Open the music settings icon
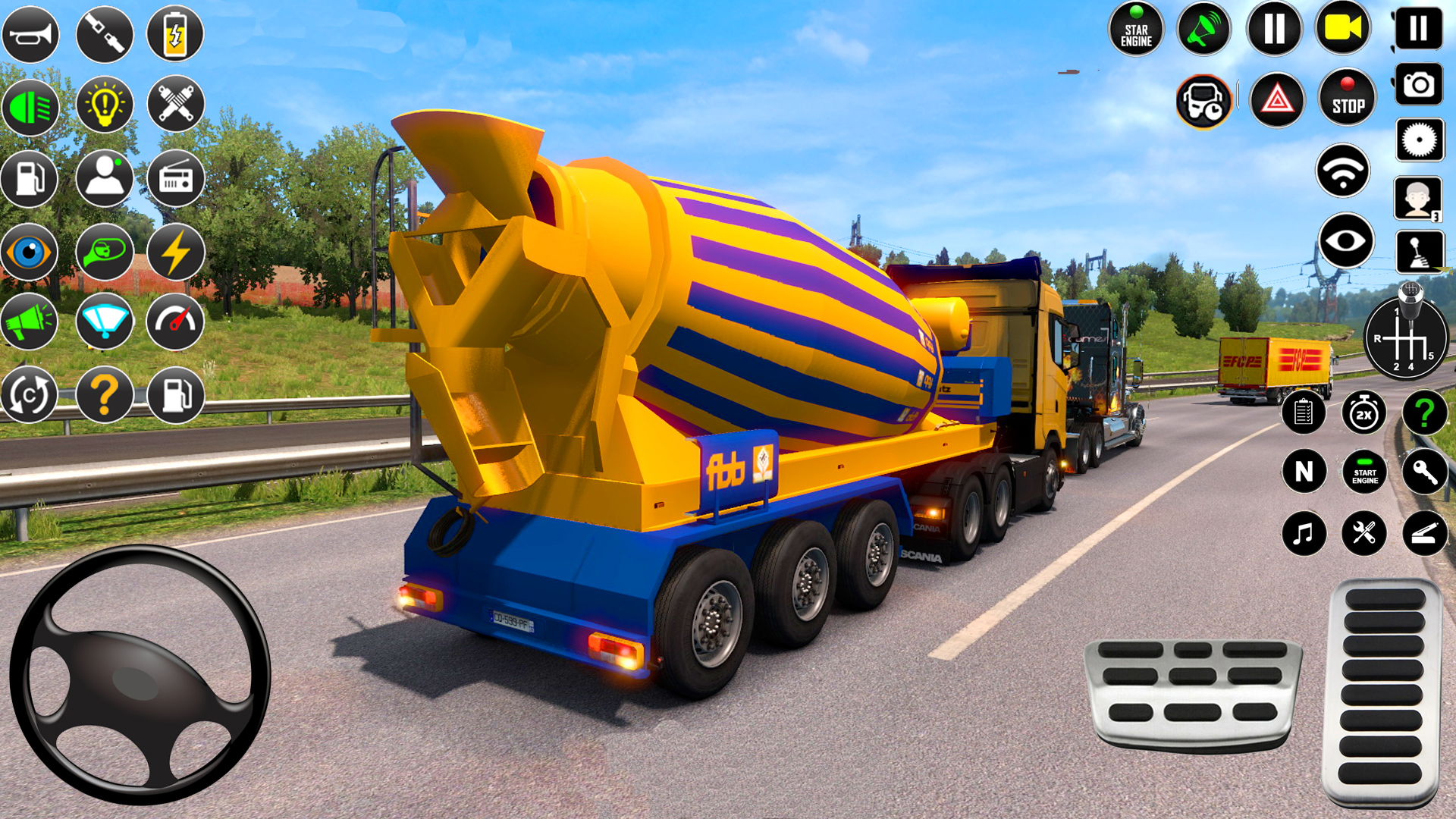Image resolution: width=1456 pixels, height=819 pixels. tap(1304, 532)
